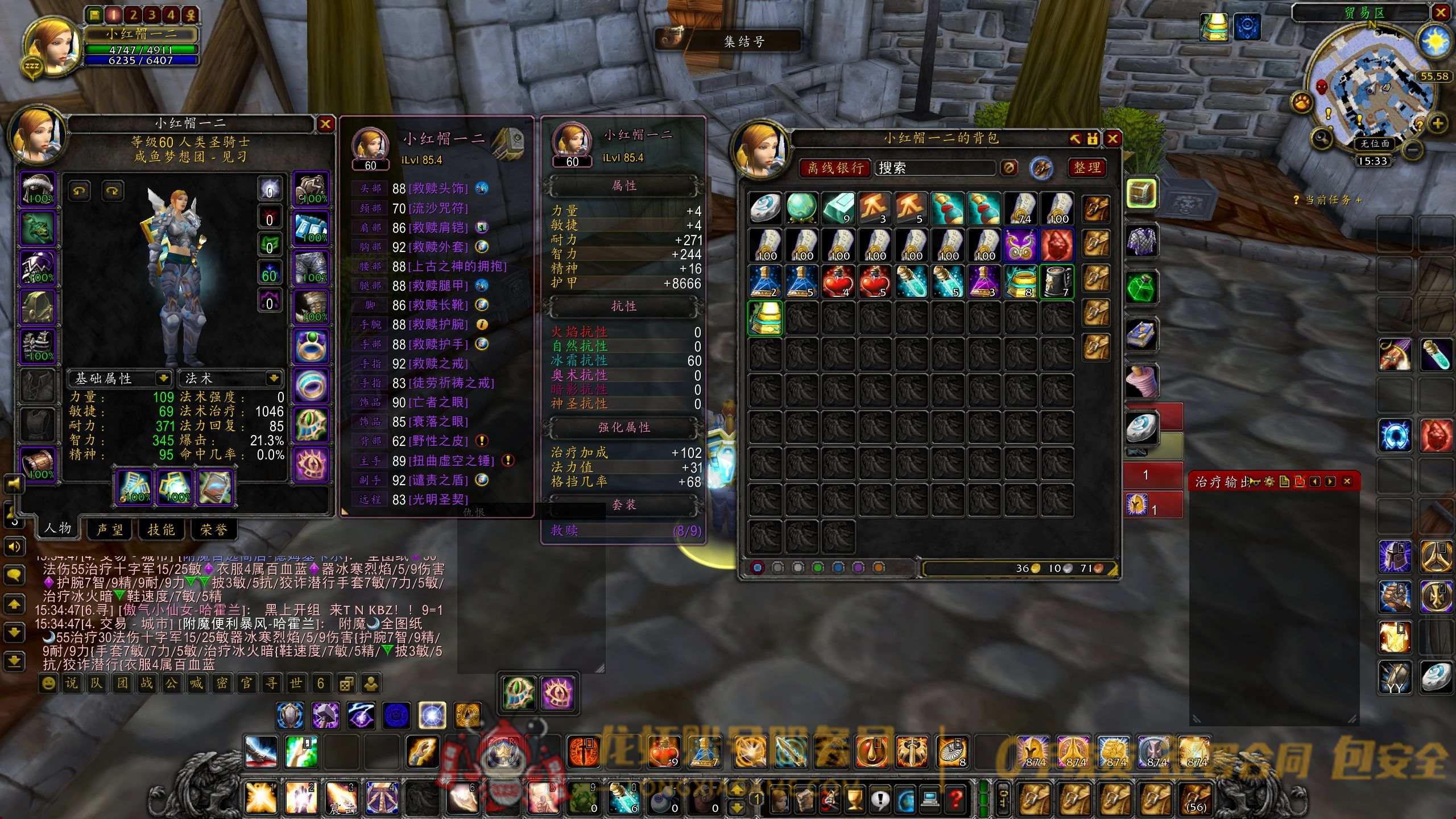Screen dimensions: 1456x819
Task: Click the 离线银行 offline bank button
Action: coord(835,168)
